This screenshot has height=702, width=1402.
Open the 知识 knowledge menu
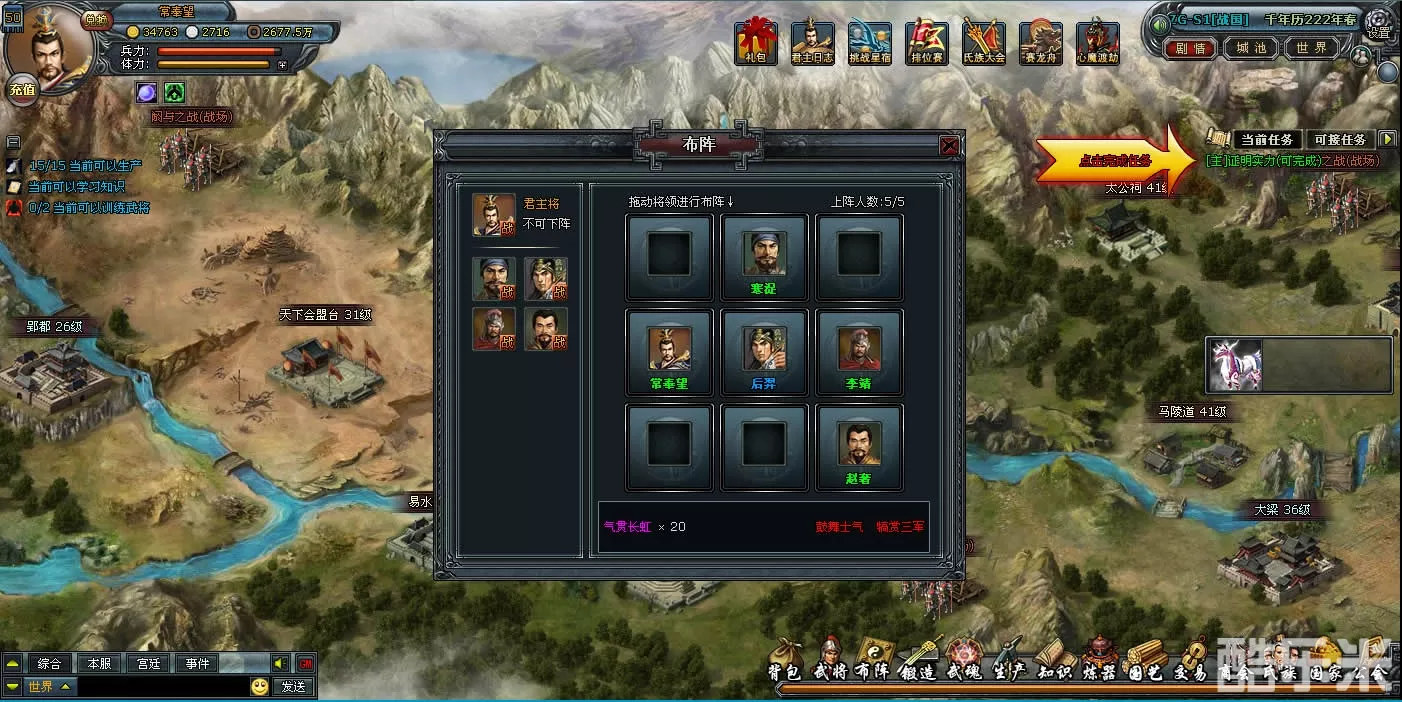click(x=1054, y=660)
